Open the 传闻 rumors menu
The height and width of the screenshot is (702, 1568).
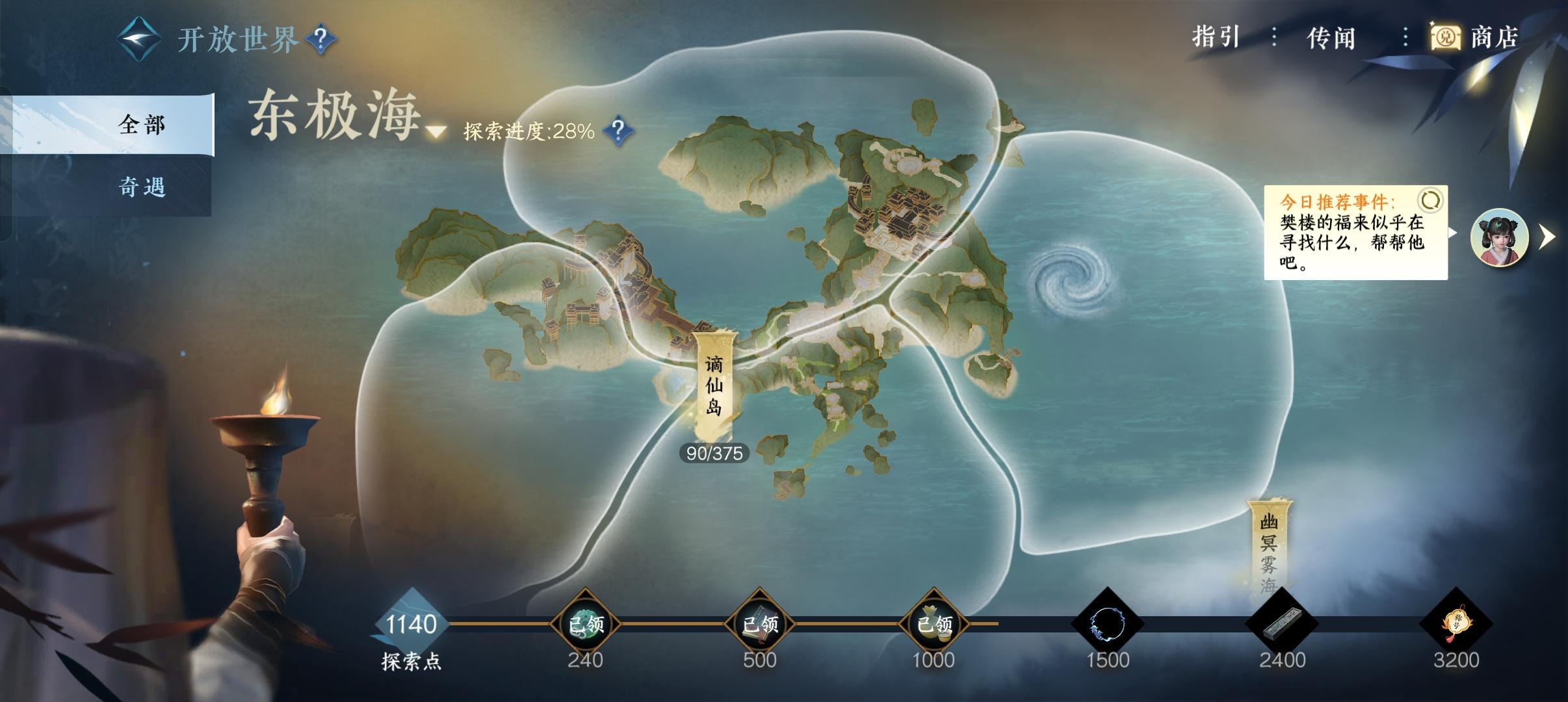1331,38
